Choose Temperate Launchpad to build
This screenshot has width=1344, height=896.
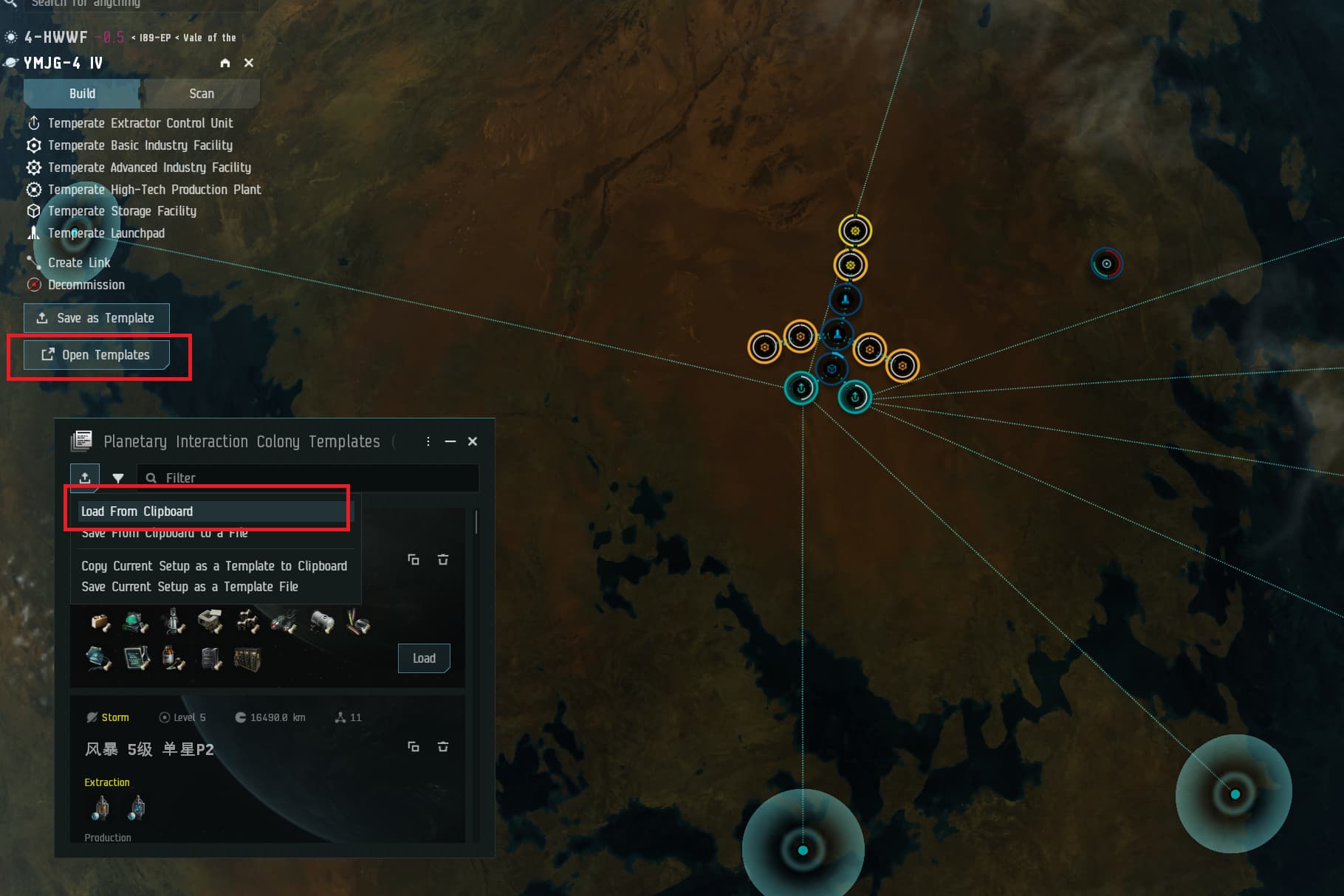click(x=106, y=233)
